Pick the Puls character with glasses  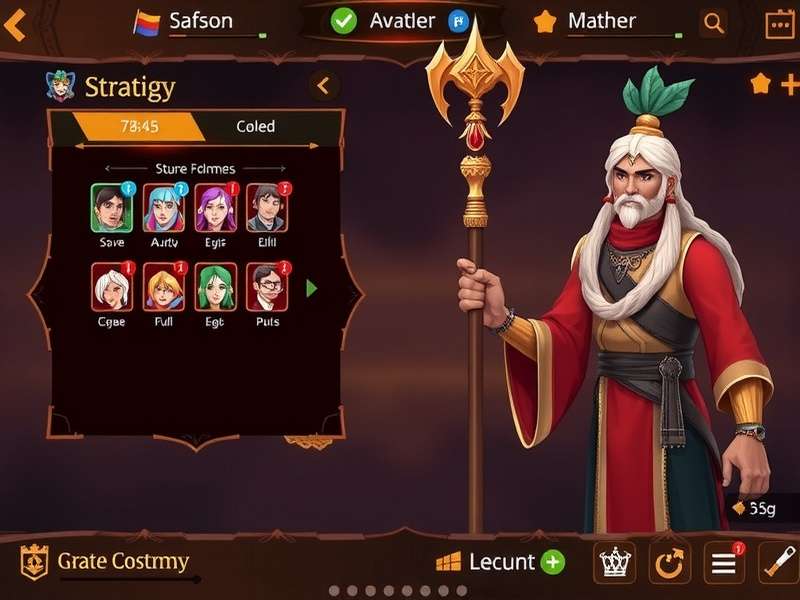pyautogui.click(x=267, y=287)
